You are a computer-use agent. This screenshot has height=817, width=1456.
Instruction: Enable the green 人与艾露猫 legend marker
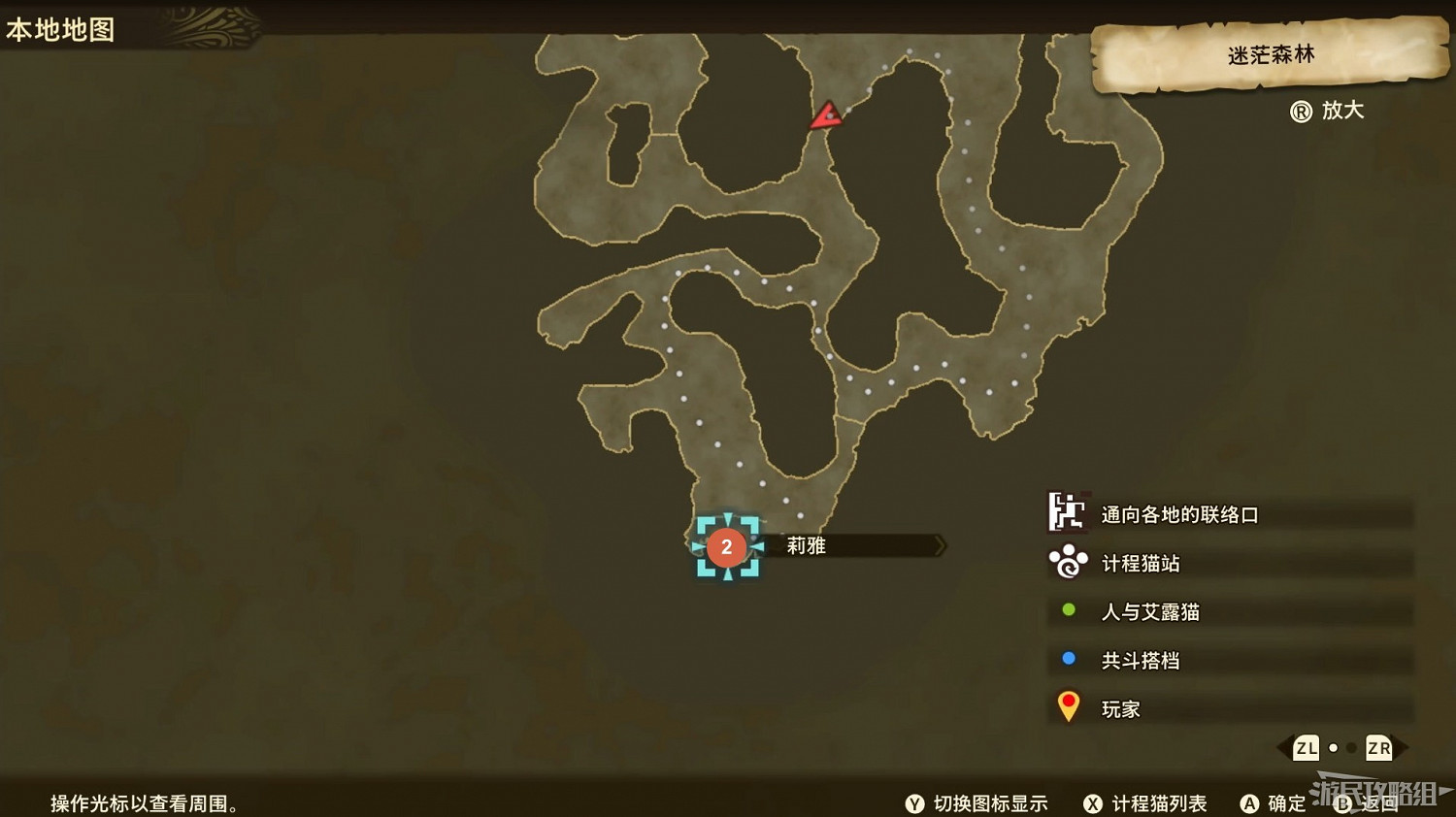pos(1069,611)
